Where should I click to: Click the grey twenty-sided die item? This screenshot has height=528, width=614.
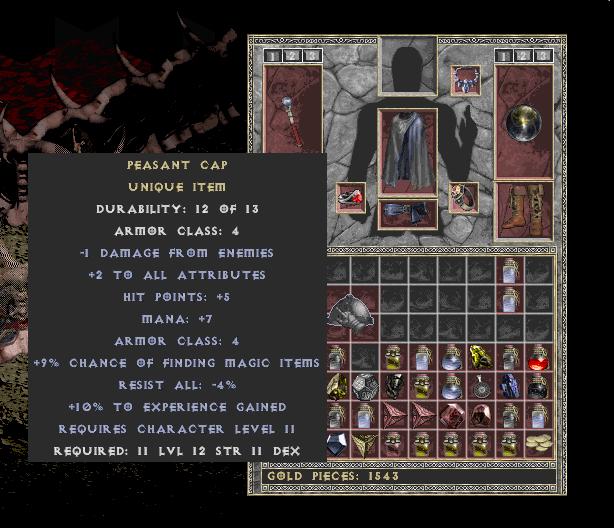click(365, 386)
